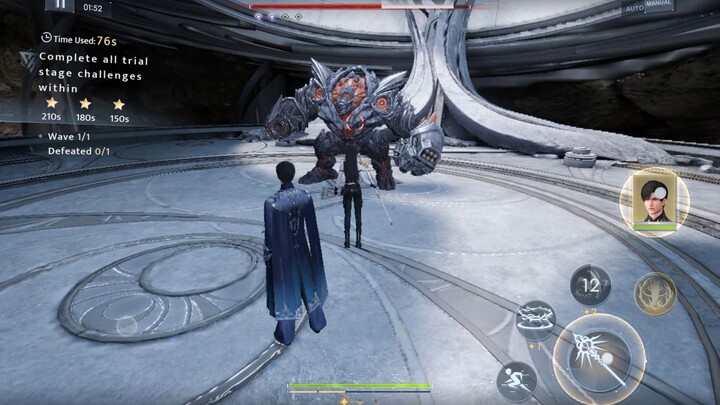Tap the dodge dash running icon

tap(516, 381)
